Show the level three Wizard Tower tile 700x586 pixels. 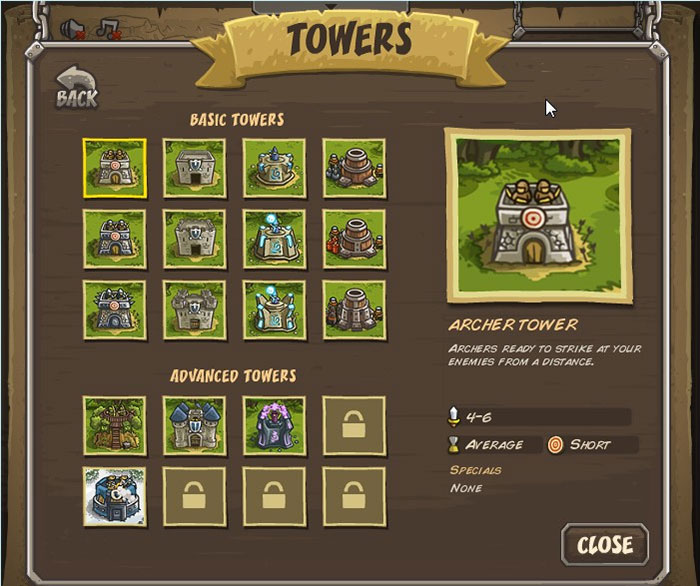click(273, 310)
